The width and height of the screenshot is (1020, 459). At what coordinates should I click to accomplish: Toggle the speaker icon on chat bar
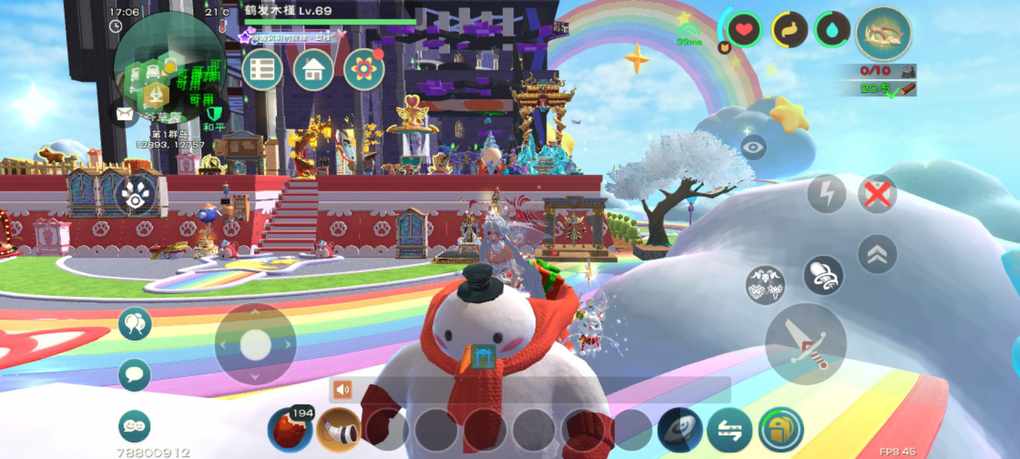pos(343,390)
